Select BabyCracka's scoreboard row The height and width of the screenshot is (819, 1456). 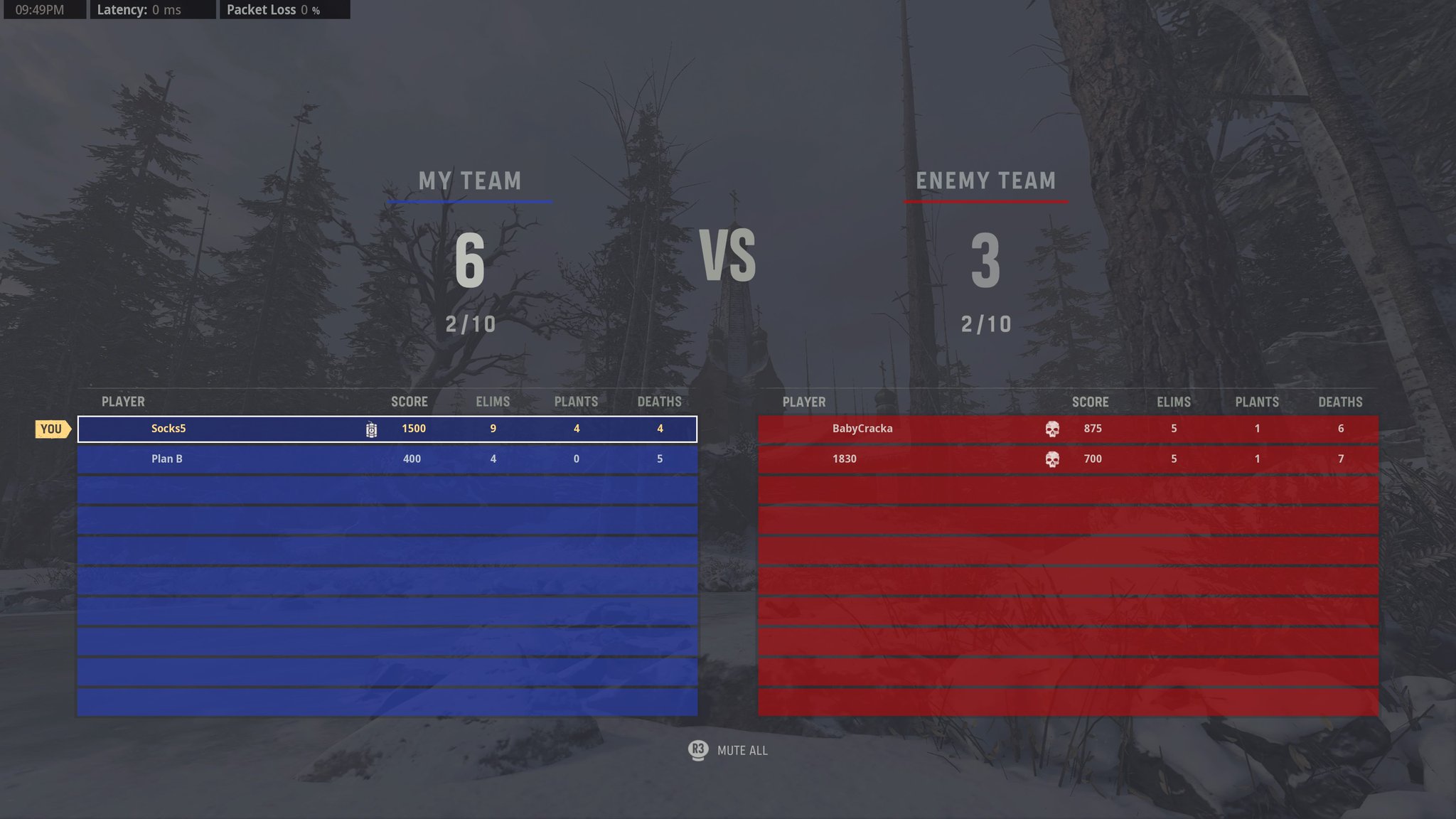1066,428
